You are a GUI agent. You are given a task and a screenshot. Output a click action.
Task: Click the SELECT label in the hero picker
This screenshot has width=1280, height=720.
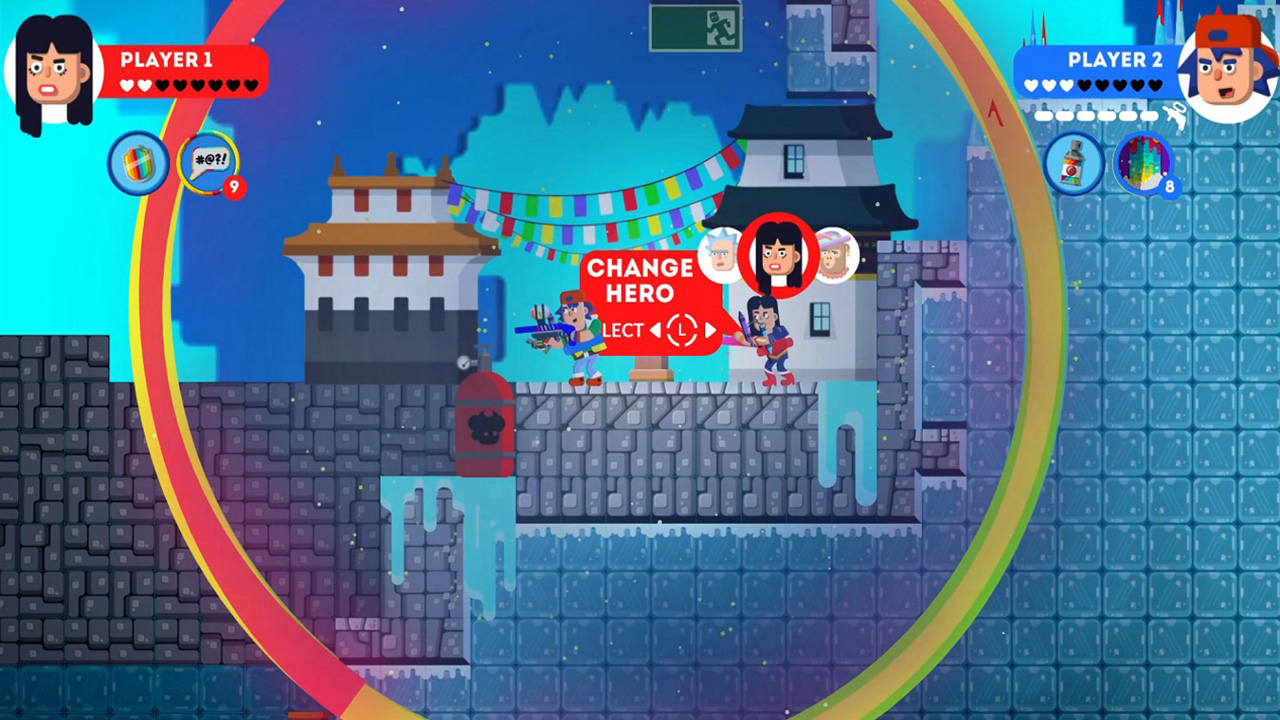click(620, 330)
